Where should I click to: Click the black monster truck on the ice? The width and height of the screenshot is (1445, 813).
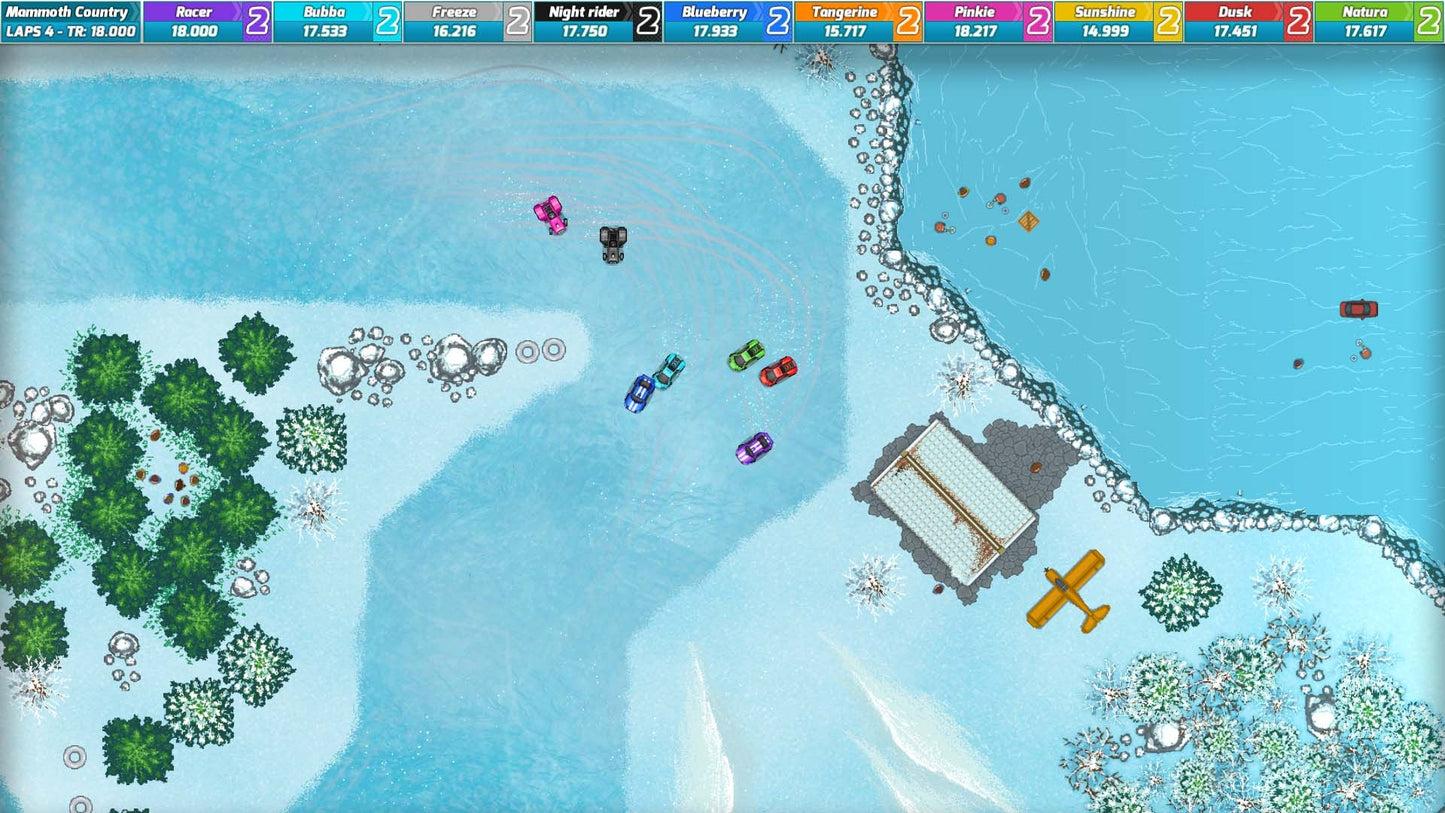click(x=611, y=247)
